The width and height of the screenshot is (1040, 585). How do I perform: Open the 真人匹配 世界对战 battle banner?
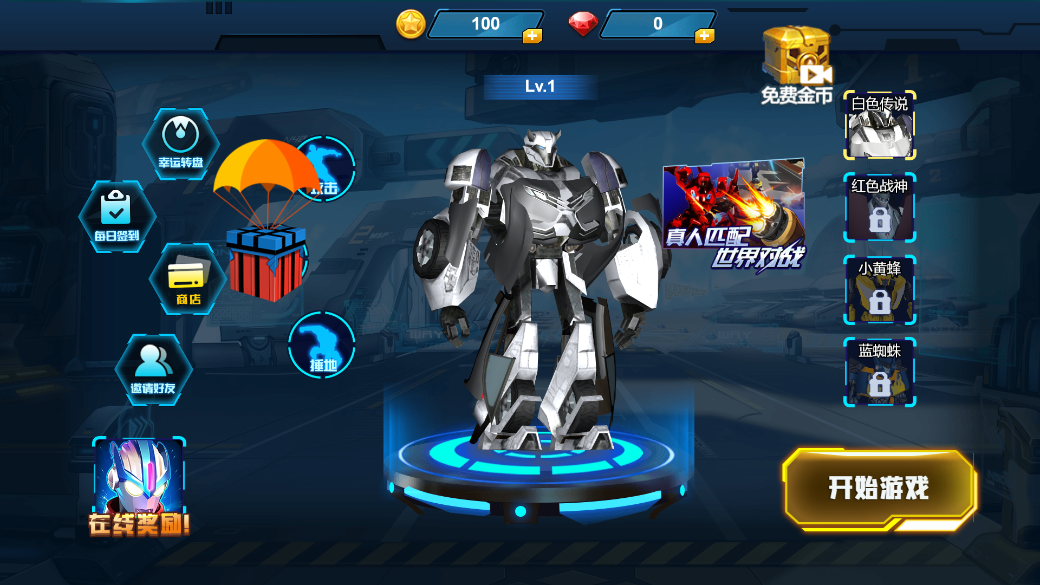[734, 214]
